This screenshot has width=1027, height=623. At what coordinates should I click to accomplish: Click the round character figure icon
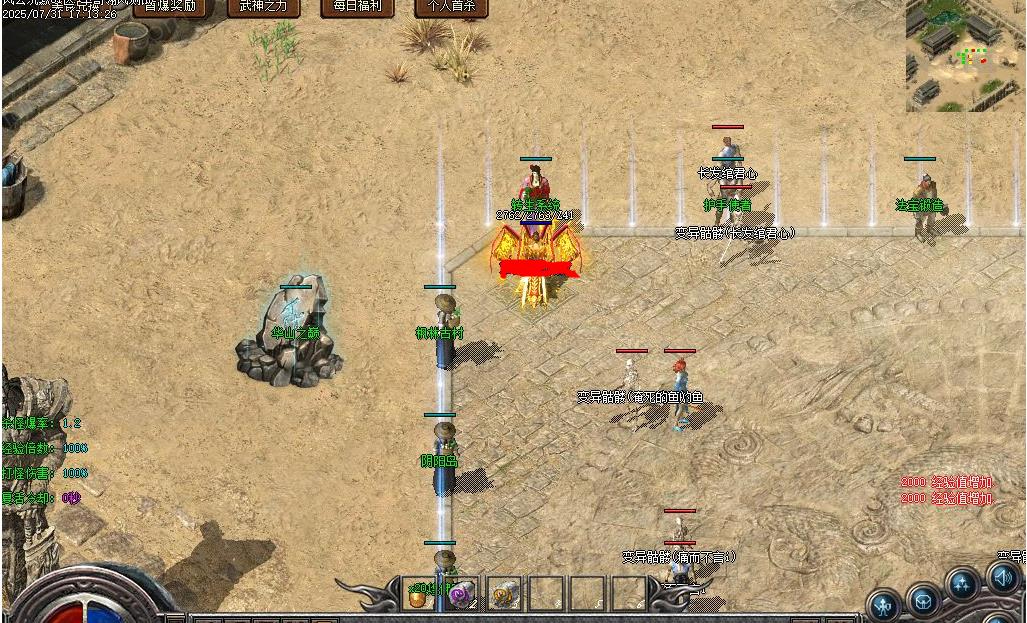pyautogui.click(x=884, y=606)
